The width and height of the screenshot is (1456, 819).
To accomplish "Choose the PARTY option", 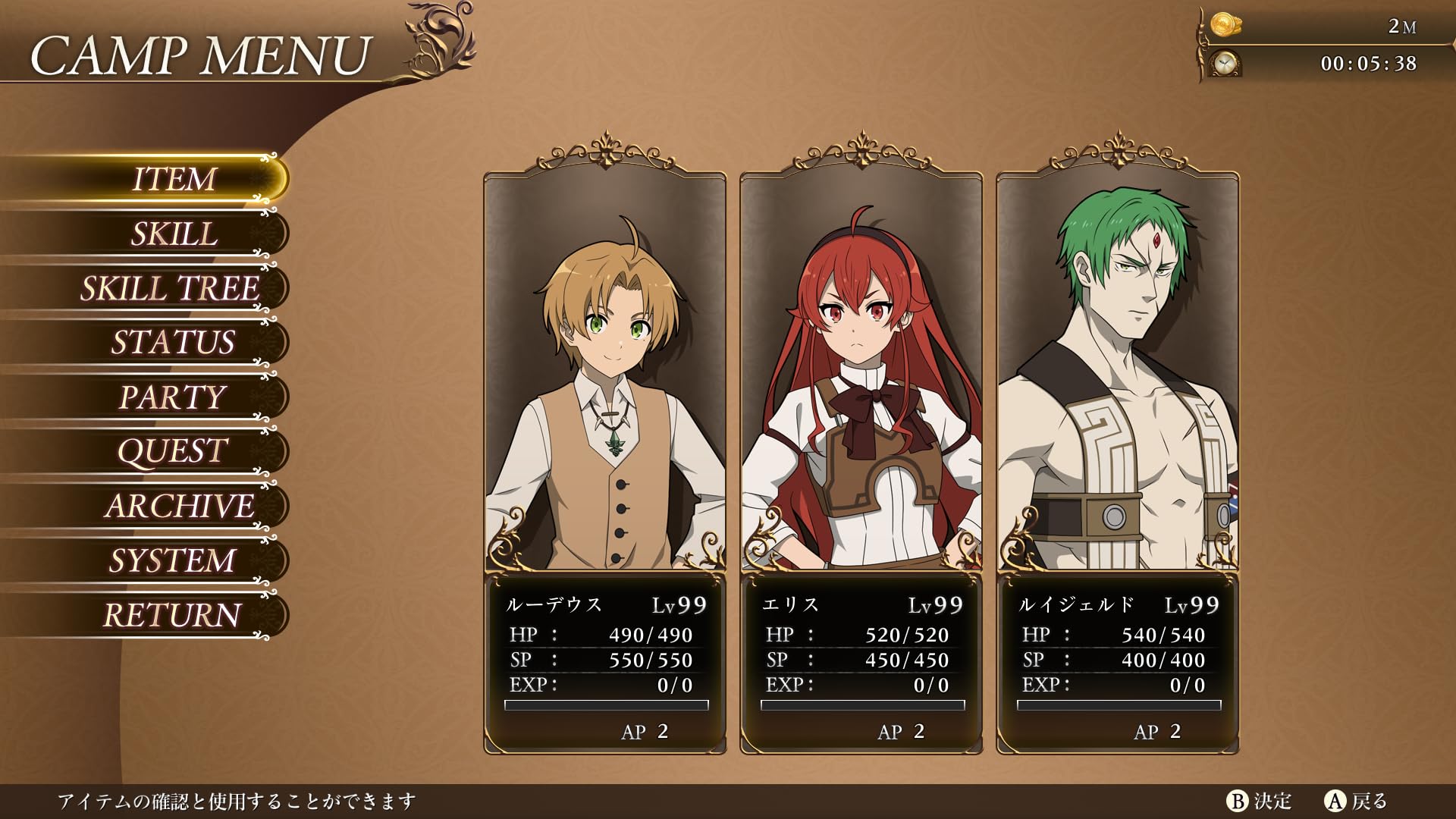I will (x=173, y=397).
